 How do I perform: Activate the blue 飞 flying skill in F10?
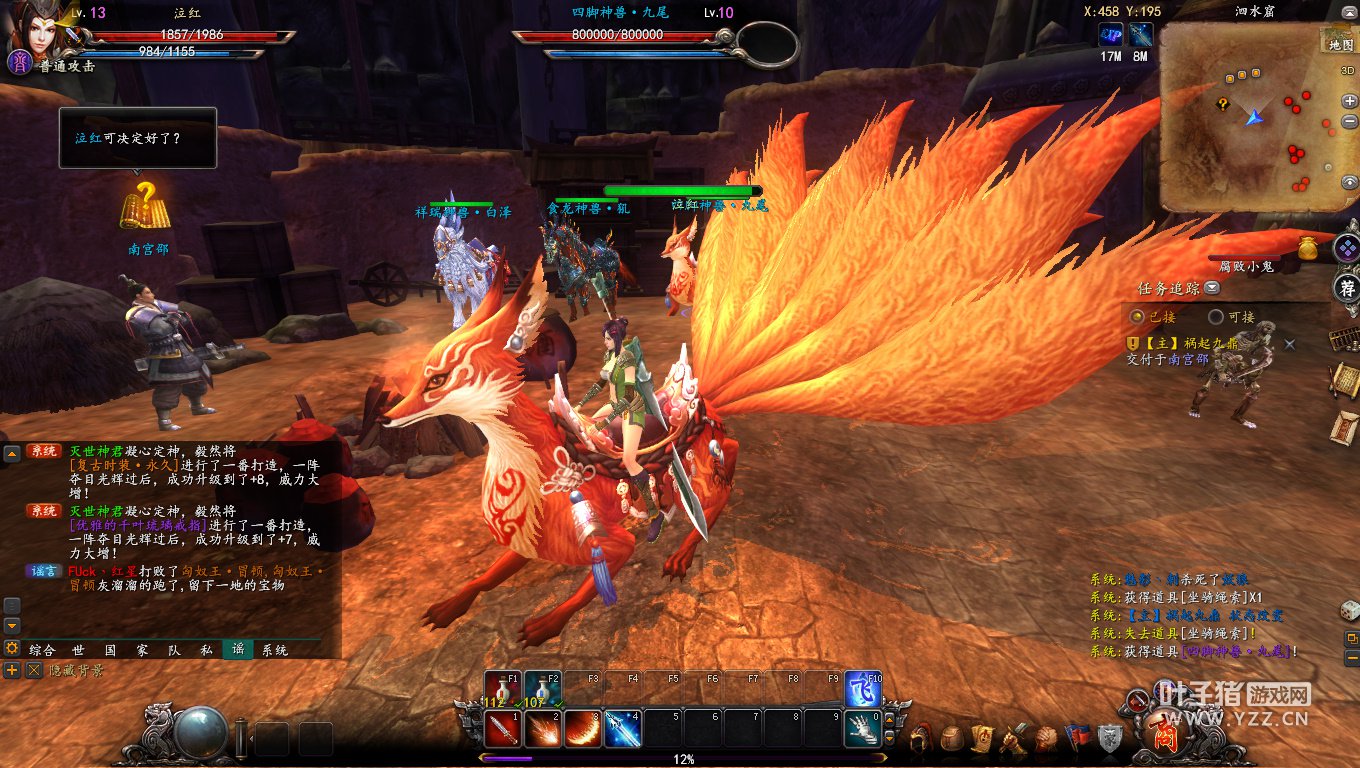coord(862,689)
